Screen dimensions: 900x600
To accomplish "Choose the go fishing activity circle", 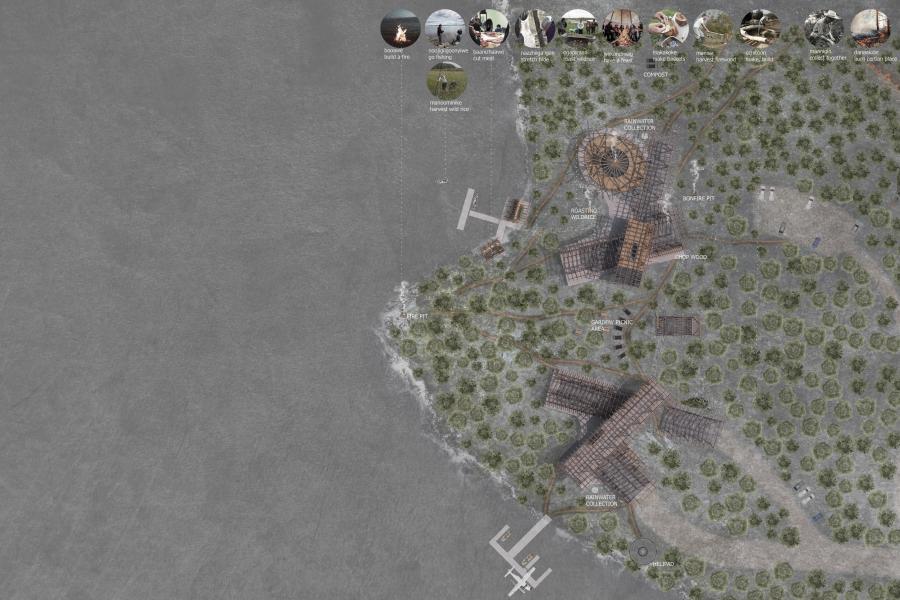I will point(444,28).
